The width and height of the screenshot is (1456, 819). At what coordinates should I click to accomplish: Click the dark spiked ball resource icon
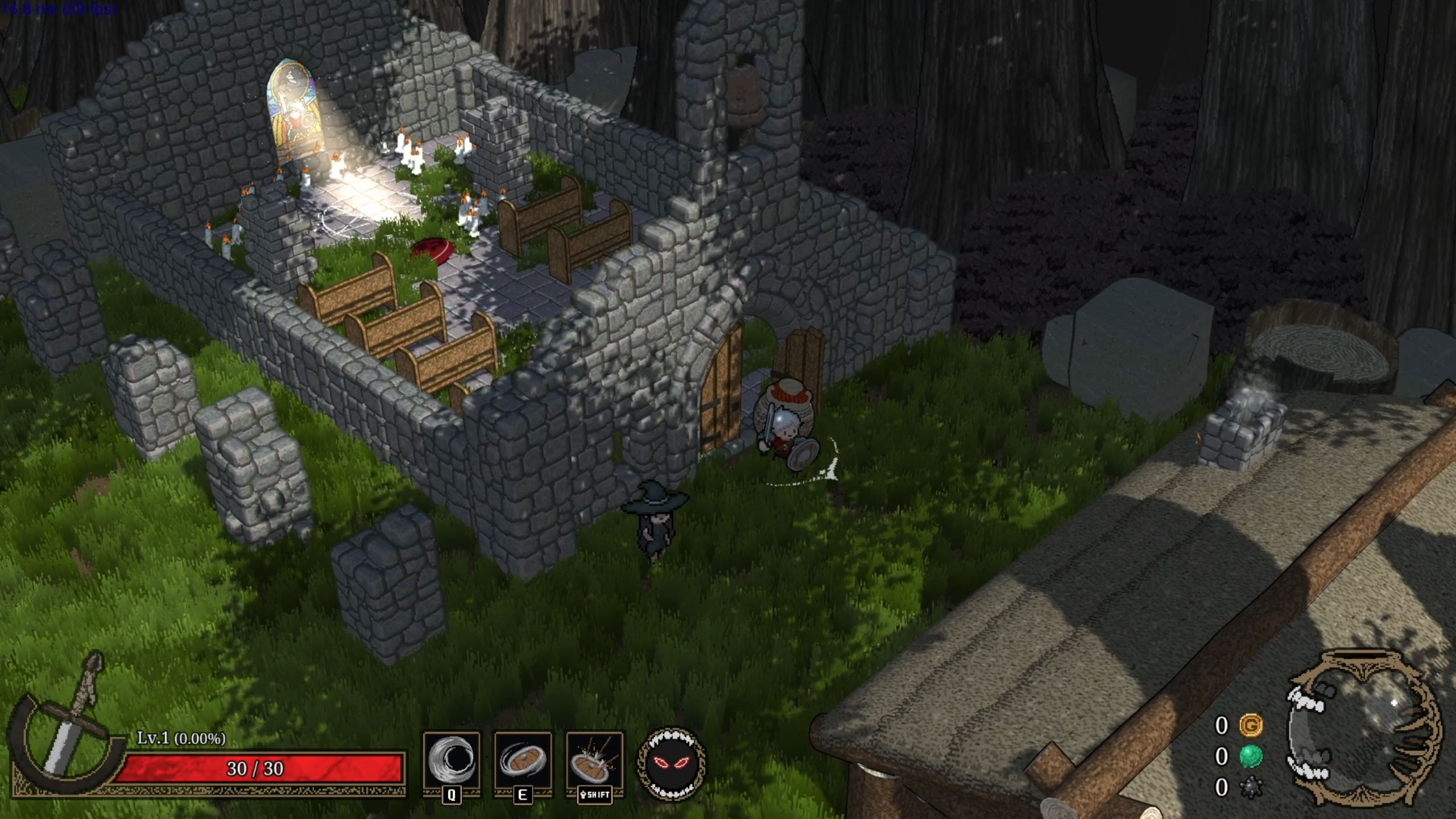coord(1251,788)
